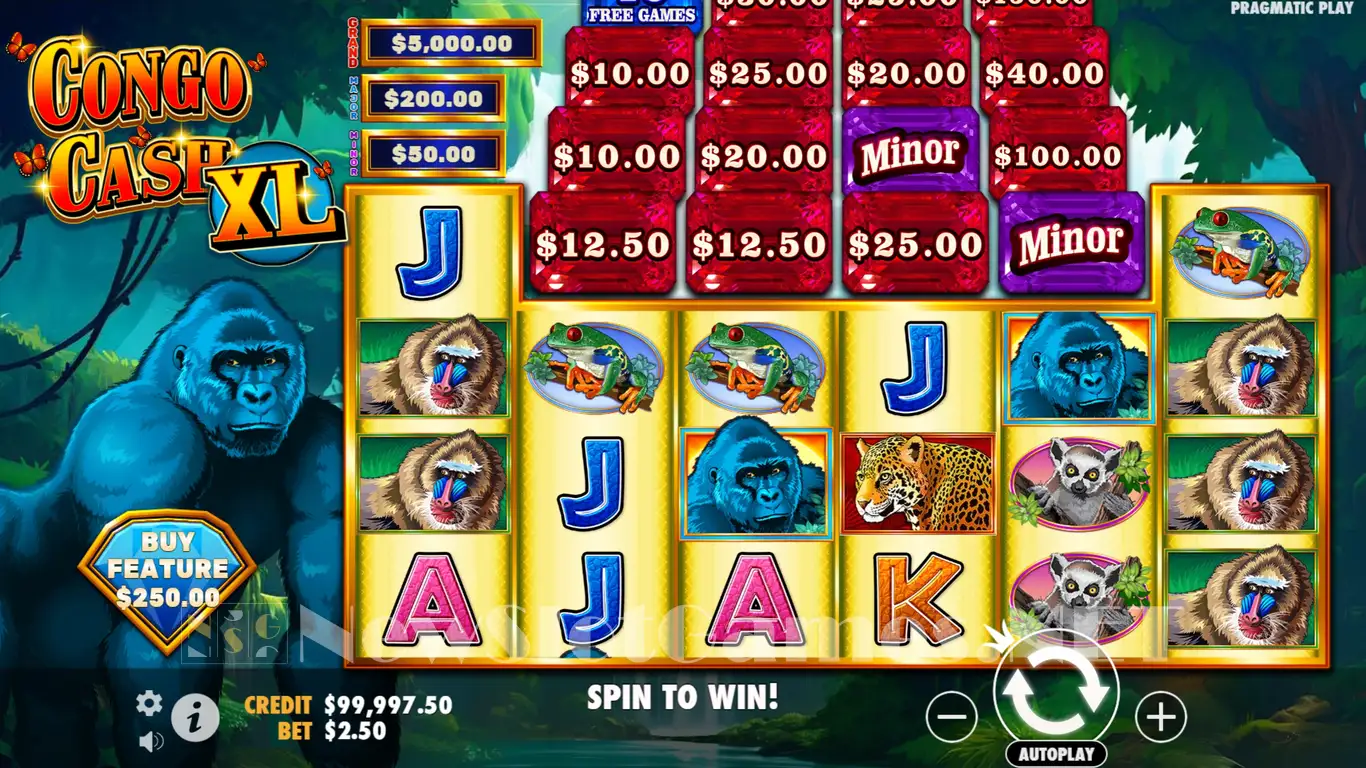Open the Autoplay options
This screenshot has height=768, width=1366.
click(x=1057, y=753)
